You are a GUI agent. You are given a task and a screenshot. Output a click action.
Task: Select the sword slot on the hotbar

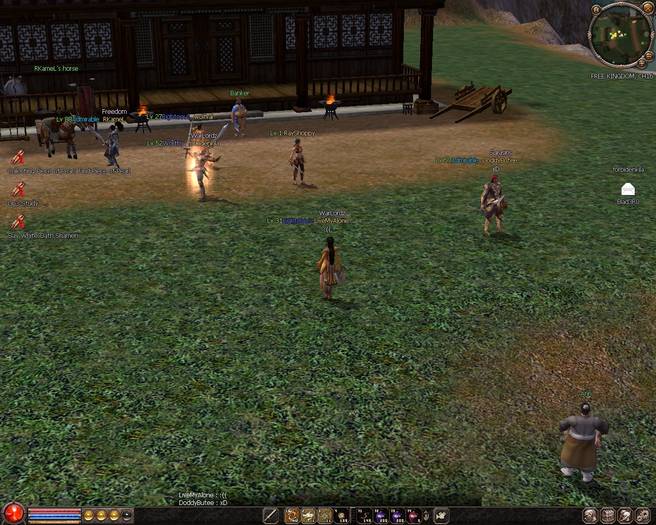pyautogui.click(x=271, y=516)
